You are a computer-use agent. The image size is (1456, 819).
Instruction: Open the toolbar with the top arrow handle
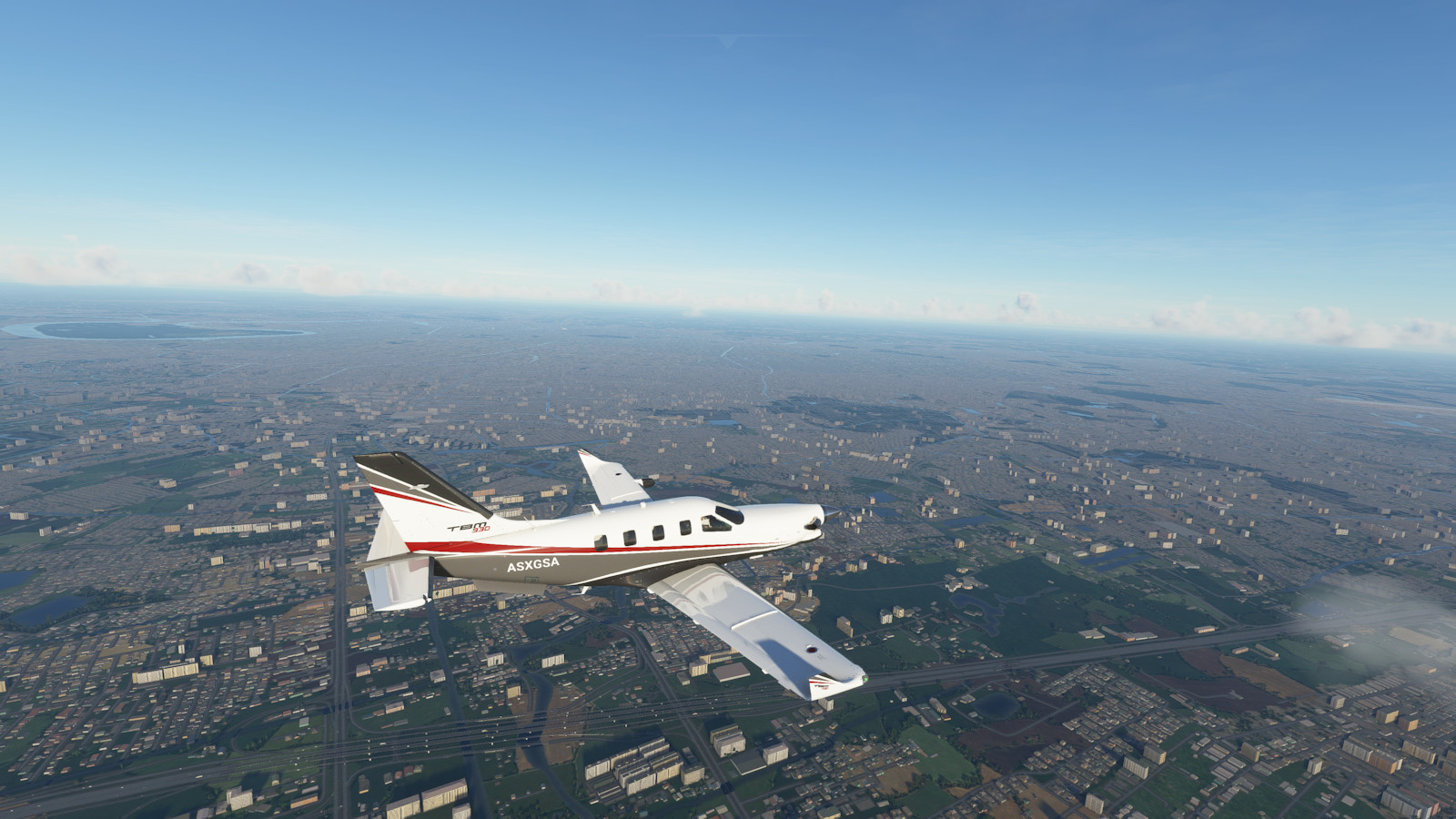727,39
